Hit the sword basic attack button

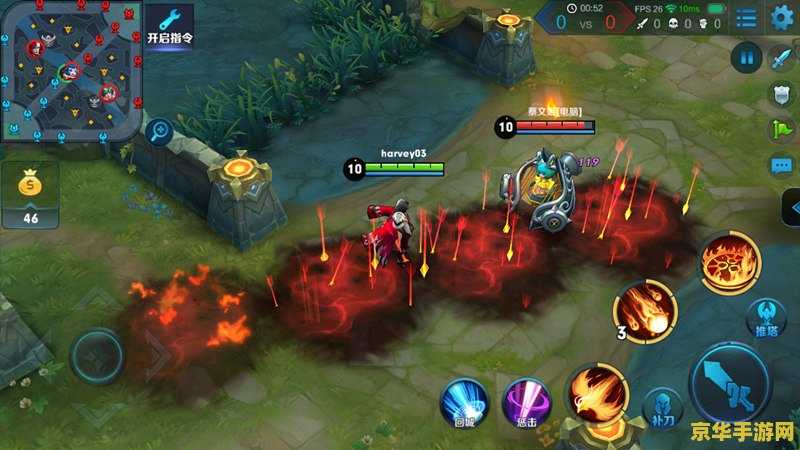pyautogui.click(x=730, y=383)
